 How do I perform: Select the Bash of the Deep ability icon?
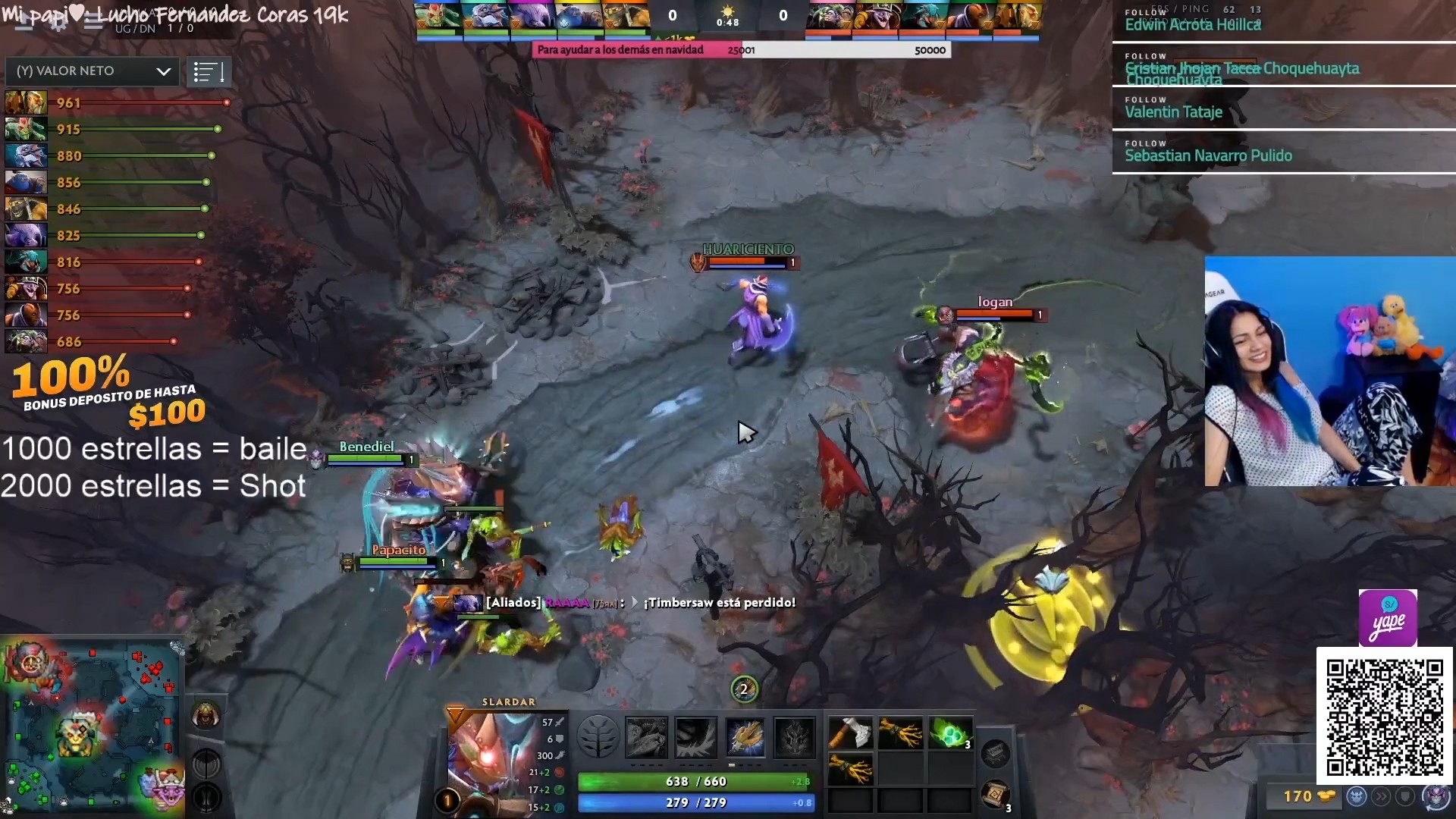coord(745,737)
